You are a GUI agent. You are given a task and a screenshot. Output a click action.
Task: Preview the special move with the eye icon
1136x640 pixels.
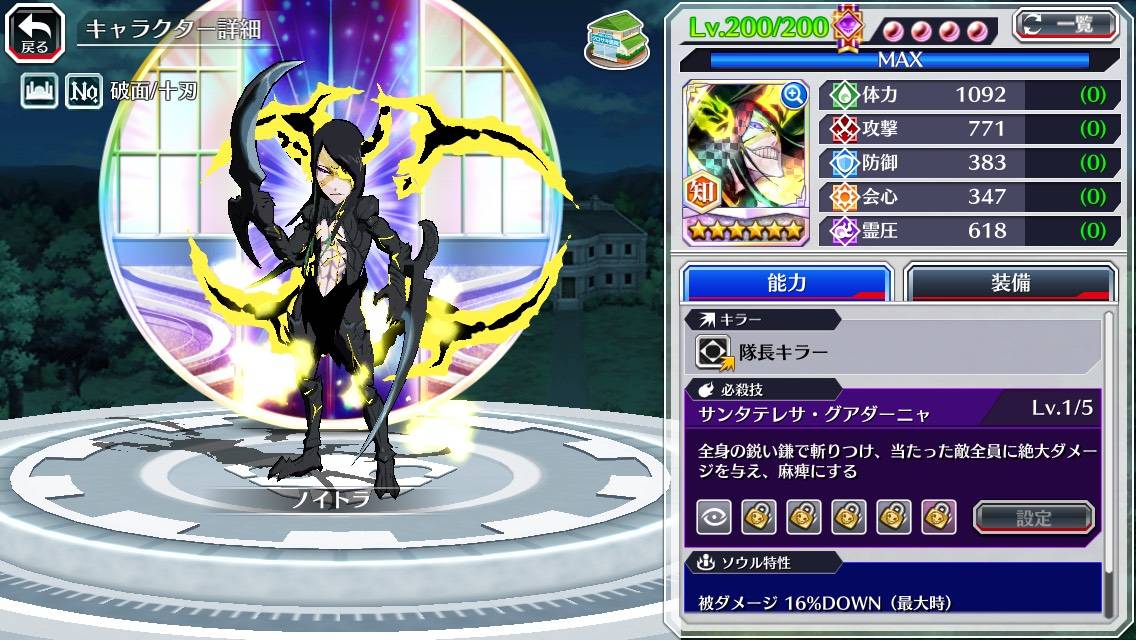(713, 517)
